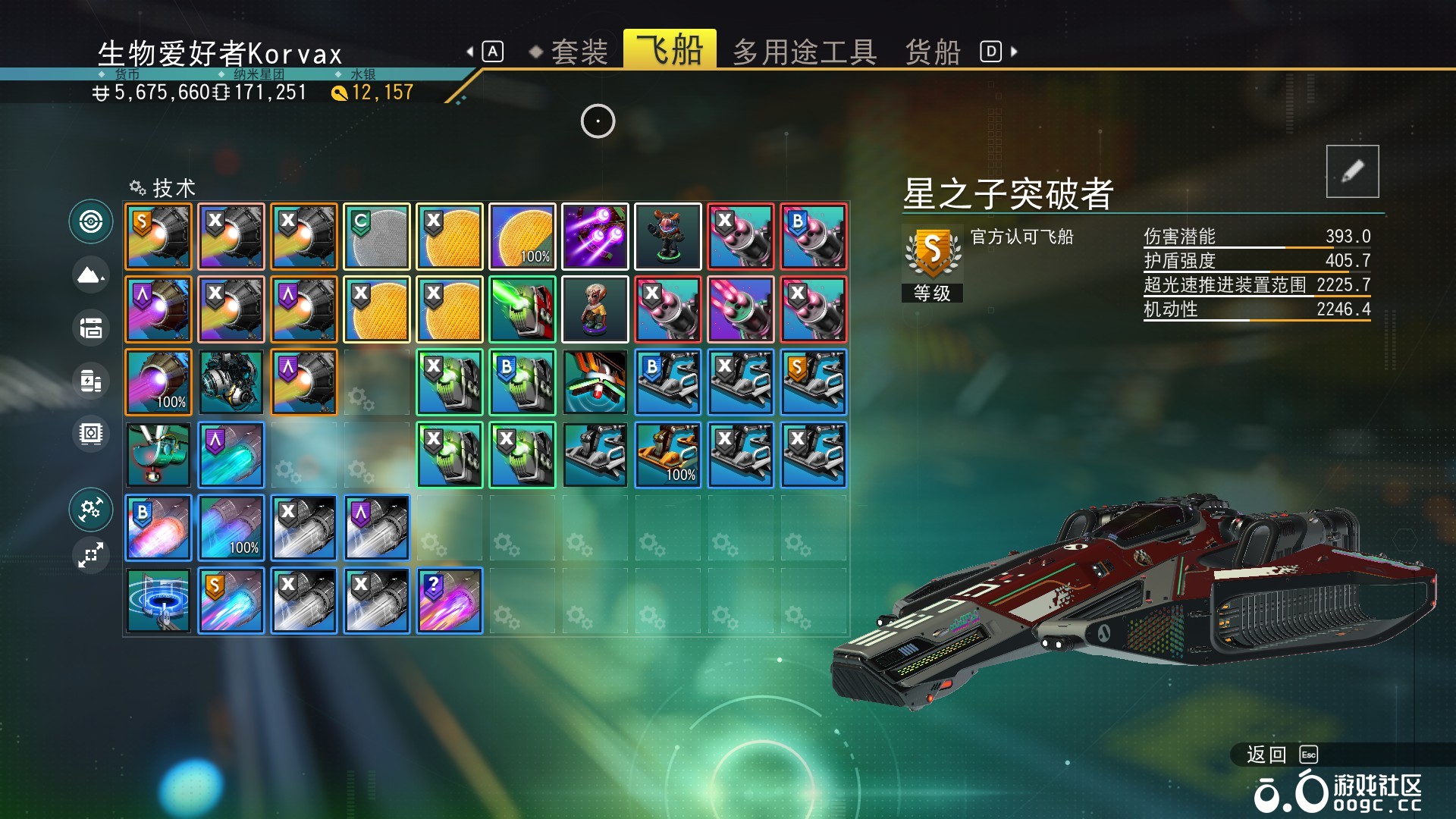Click the mountain-shaped sidebar icon
The height and width of the screenshot is (819, 1456).
pos(91,275)
